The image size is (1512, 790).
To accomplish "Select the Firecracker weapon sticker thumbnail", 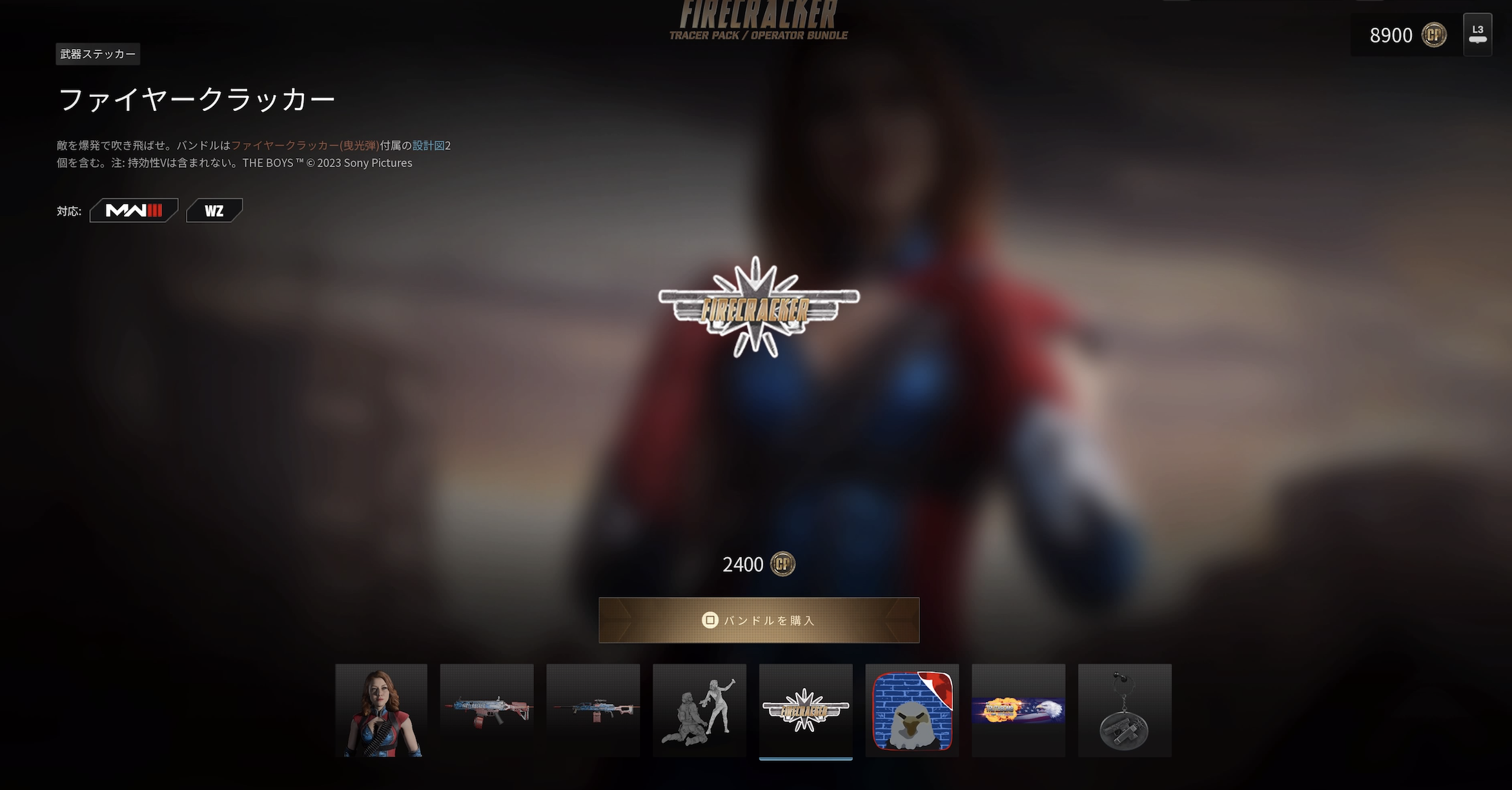I will 806,710.
